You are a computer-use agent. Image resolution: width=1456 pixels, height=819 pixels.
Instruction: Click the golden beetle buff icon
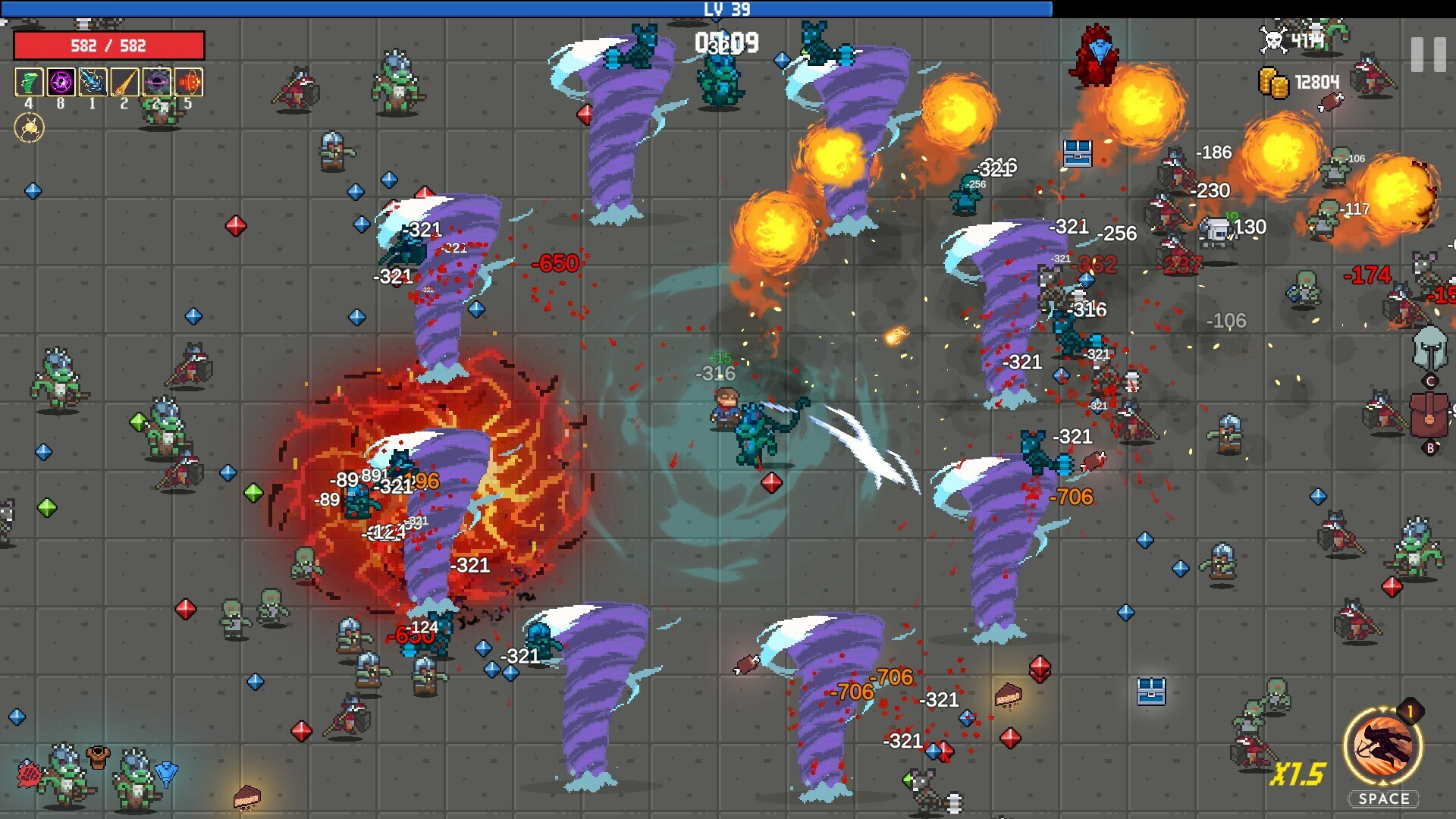30,127
